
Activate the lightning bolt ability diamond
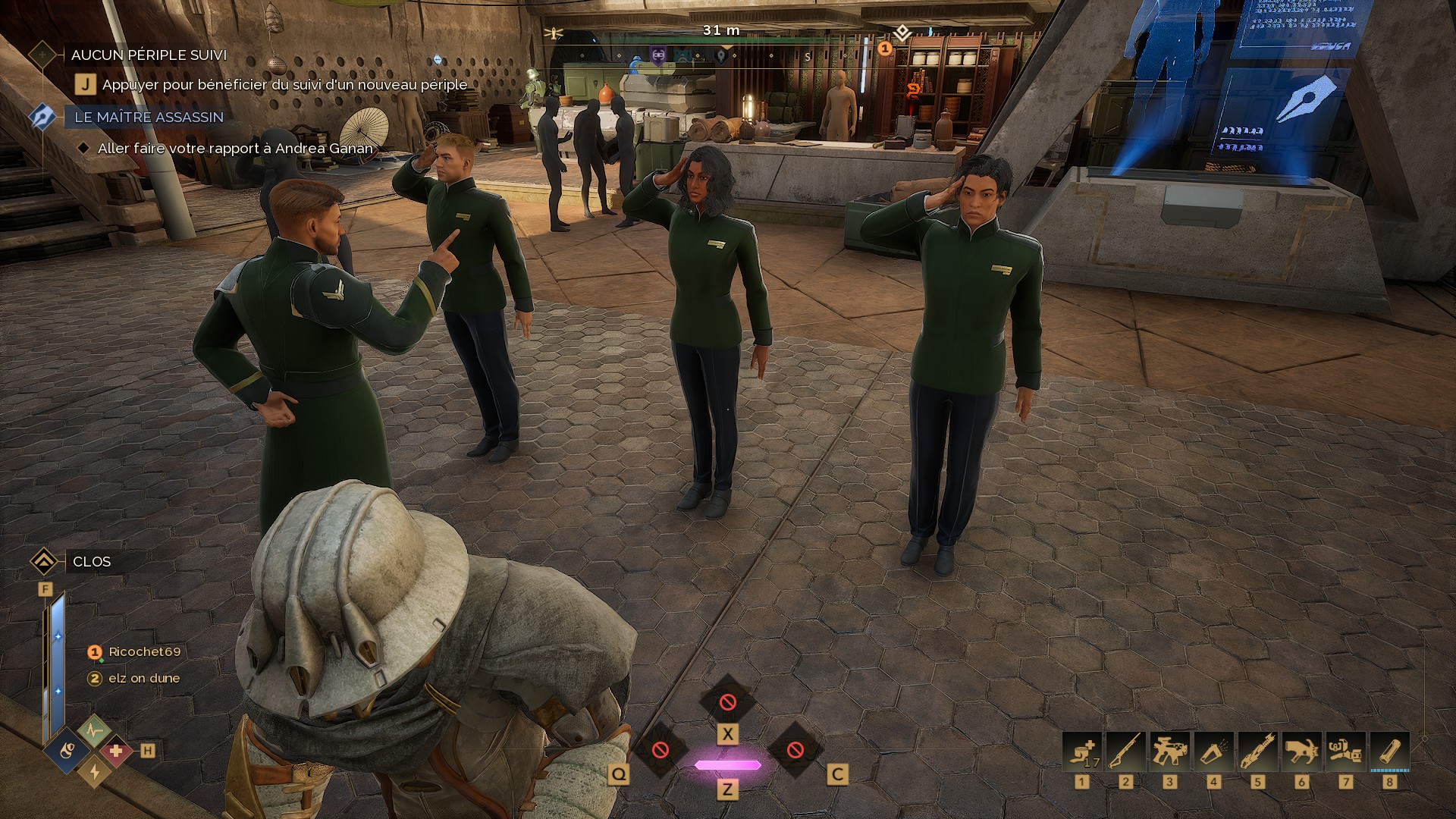click(x=95, y=771)
